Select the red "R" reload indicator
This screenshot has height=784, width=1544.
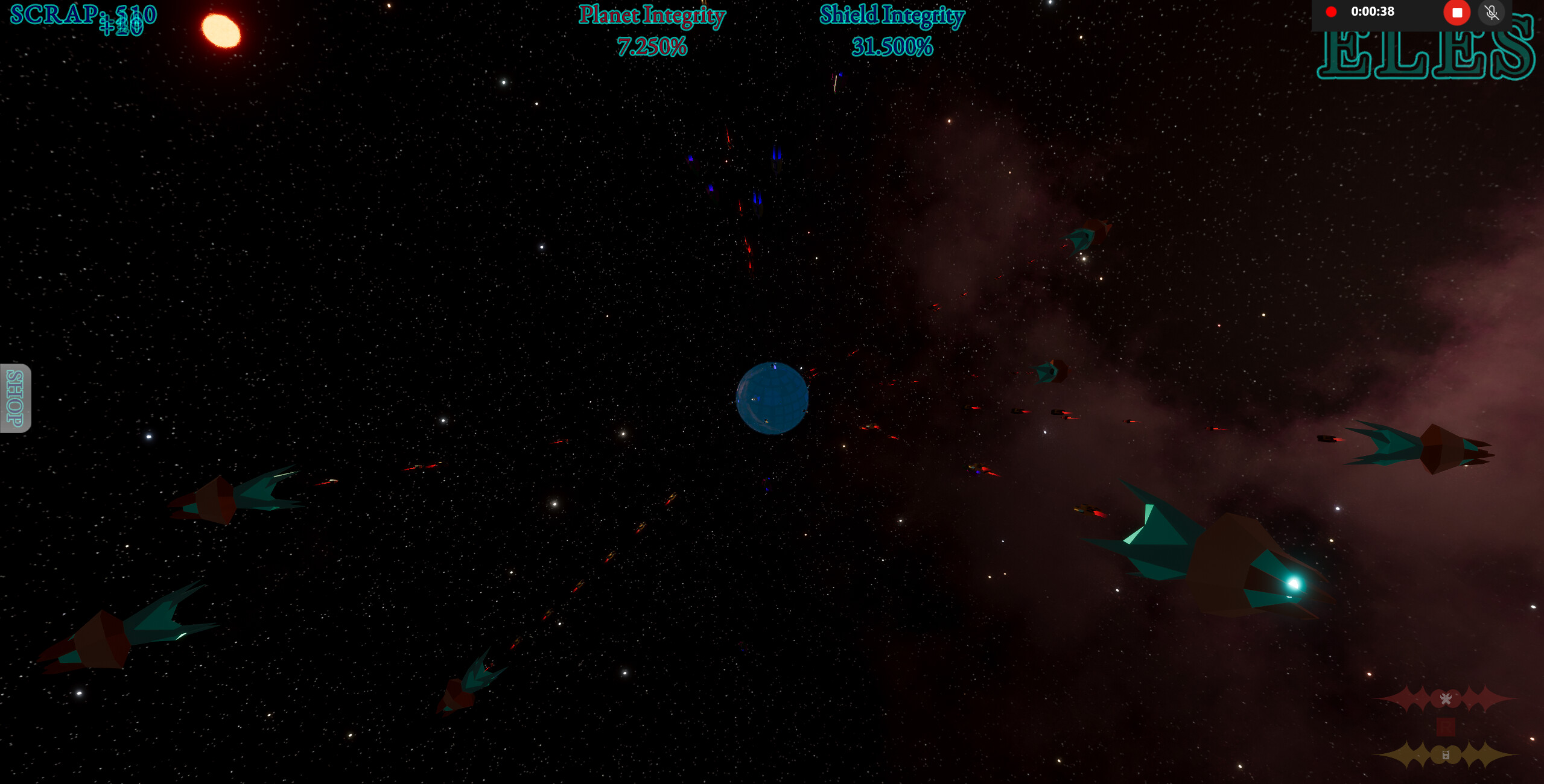click(x=1447, y=728)
